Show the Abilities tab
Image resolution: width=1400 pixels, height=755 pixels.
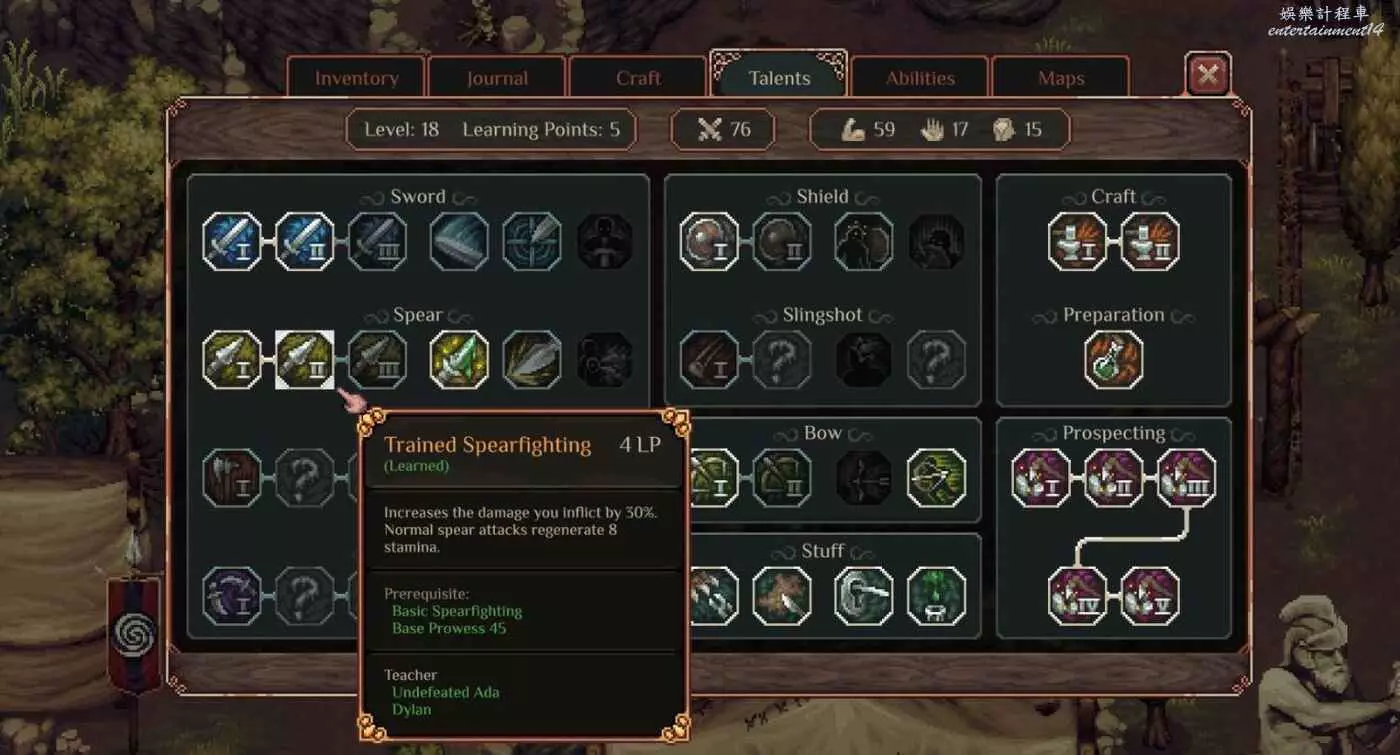pyautogui.click(x=920, y=78)
